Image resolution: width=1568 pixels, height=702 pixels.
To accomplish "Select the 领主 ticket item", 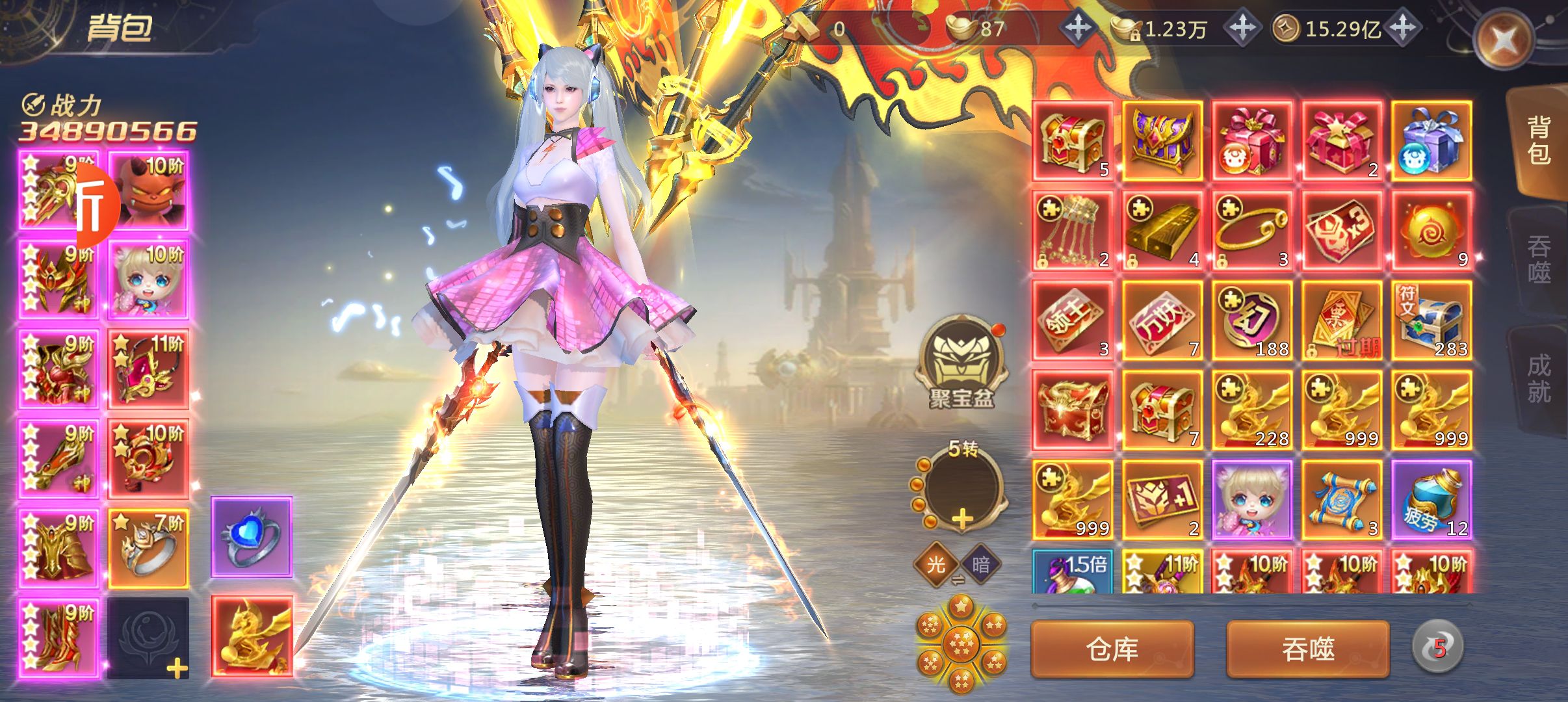I will pyautogui.click(x=1073, y=320).
